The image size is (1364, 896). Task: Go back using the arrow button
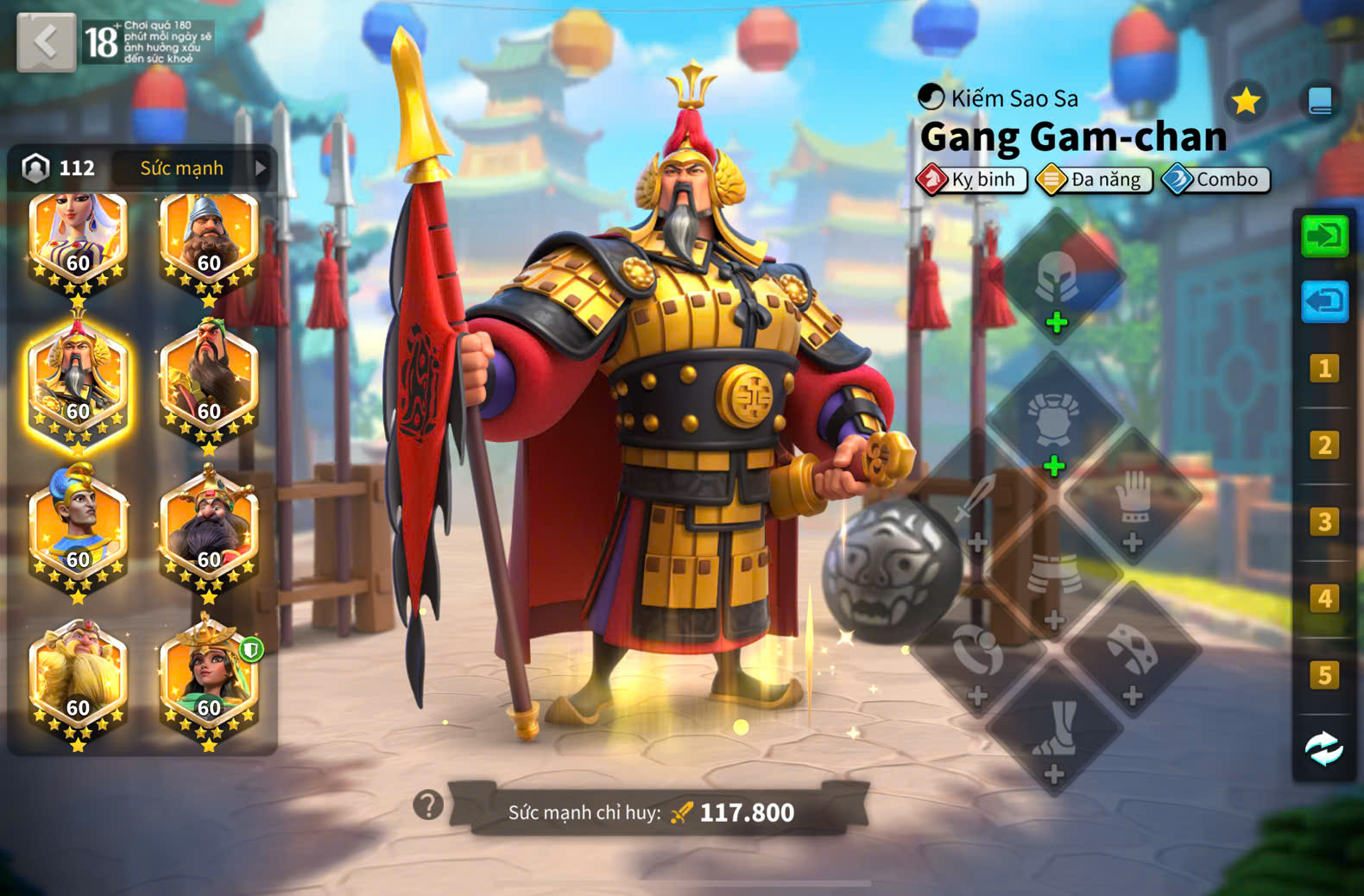click(x=46, y=41)
